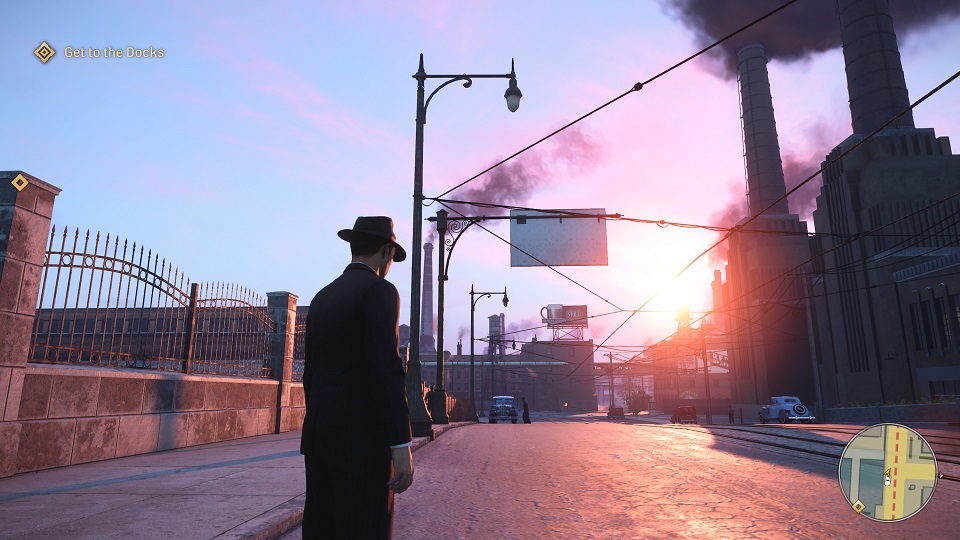Open the circular minimap
Image resolution: width=960 pixels, height=540 pixels.
point(887,472)
